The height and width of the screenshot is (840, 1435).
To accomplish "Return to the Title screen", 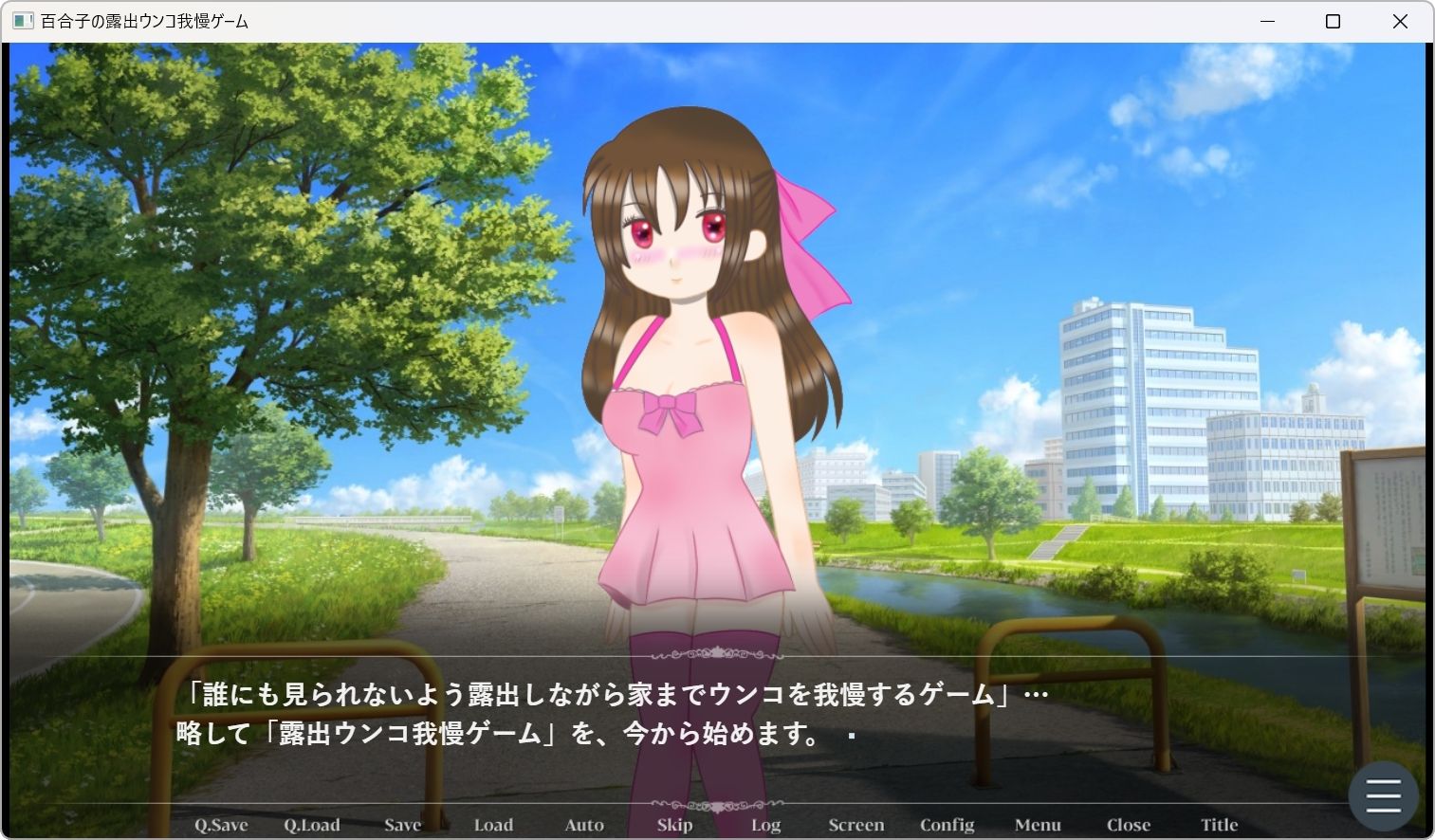I will click(1219, 824).
